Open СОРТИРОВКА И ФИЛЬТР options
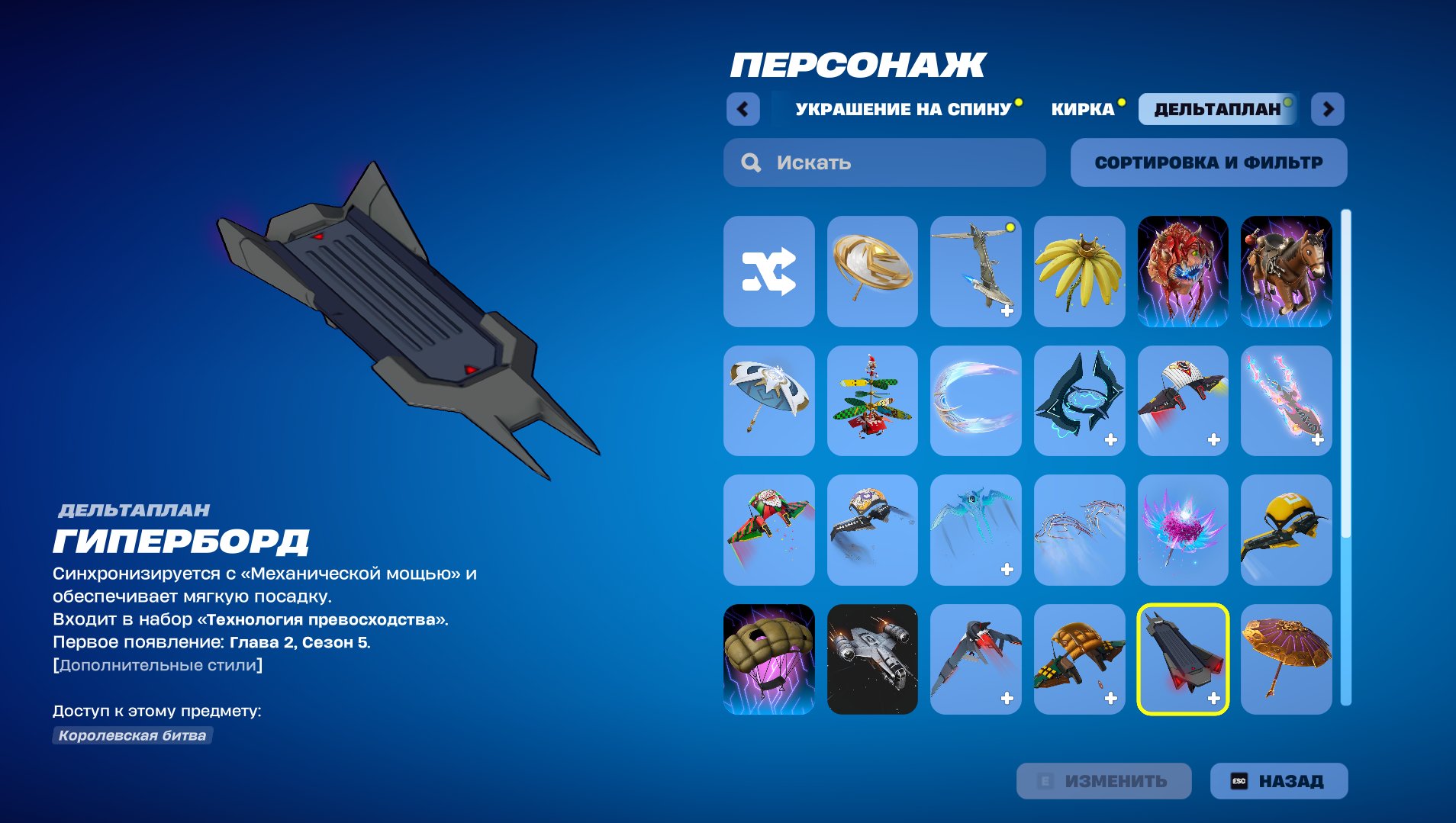1456x823 pixels. click(x=1209, y=162)
